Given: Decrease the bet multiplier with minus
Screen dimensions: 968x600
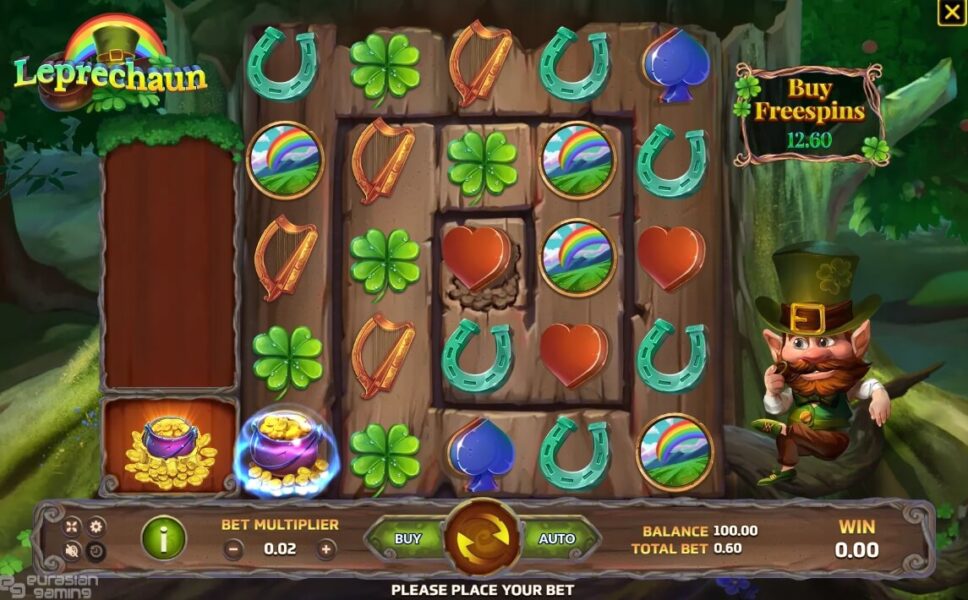Looking at the screenshot, I should (233, 549).
